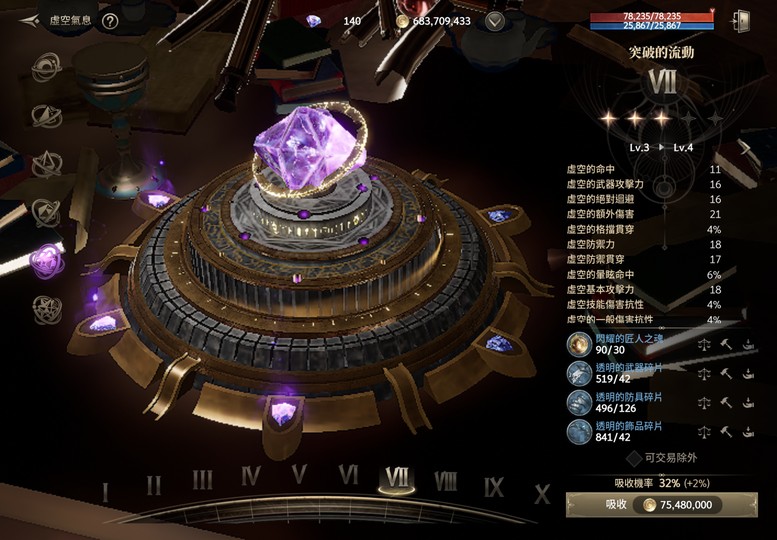Click the acquire icon for 透明的飾品碎片
777x540 pixels.
pos(749,432)
